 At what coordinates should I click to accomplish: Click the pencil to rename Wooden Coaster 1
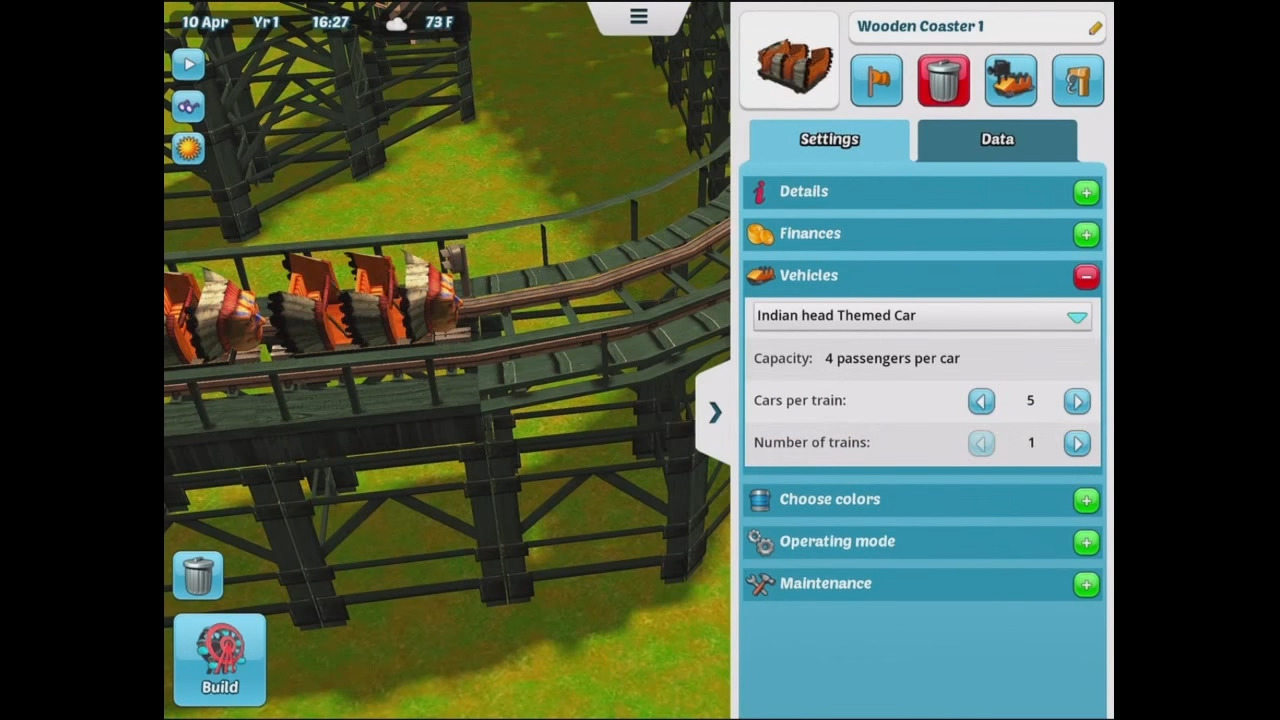tap(1094, 27)
